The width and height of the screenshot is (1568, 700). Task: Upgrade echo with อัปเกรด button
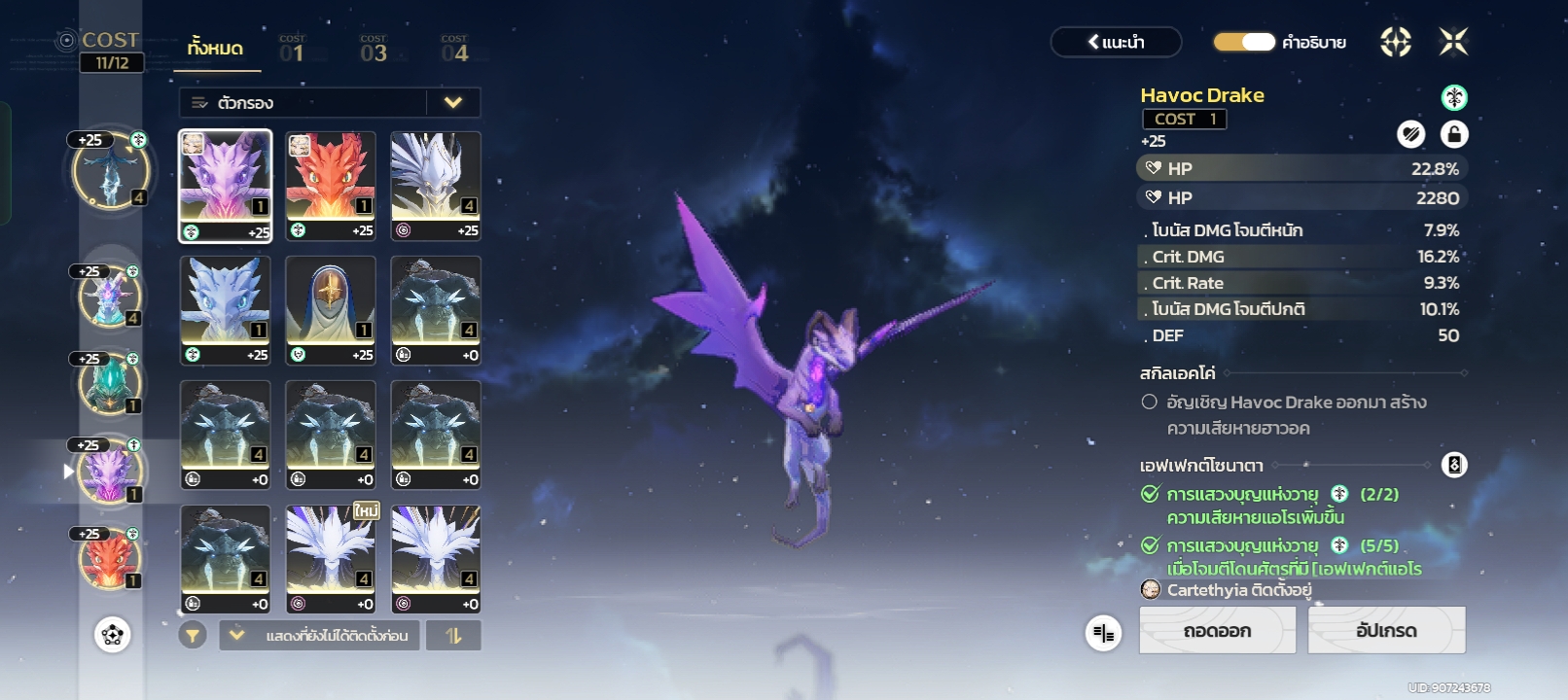[1386, 631]
